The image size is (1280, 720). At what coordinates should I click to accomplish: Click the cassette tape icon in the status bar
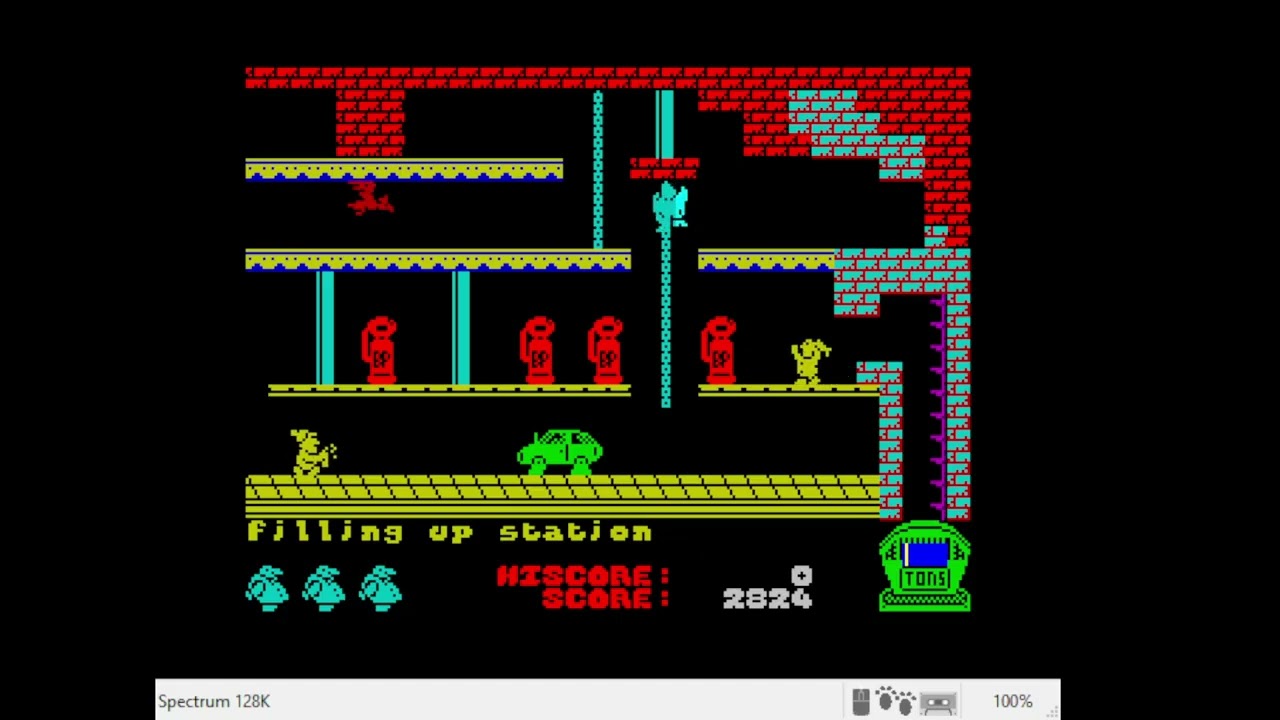pyautogui.click(x=937, y=700)
